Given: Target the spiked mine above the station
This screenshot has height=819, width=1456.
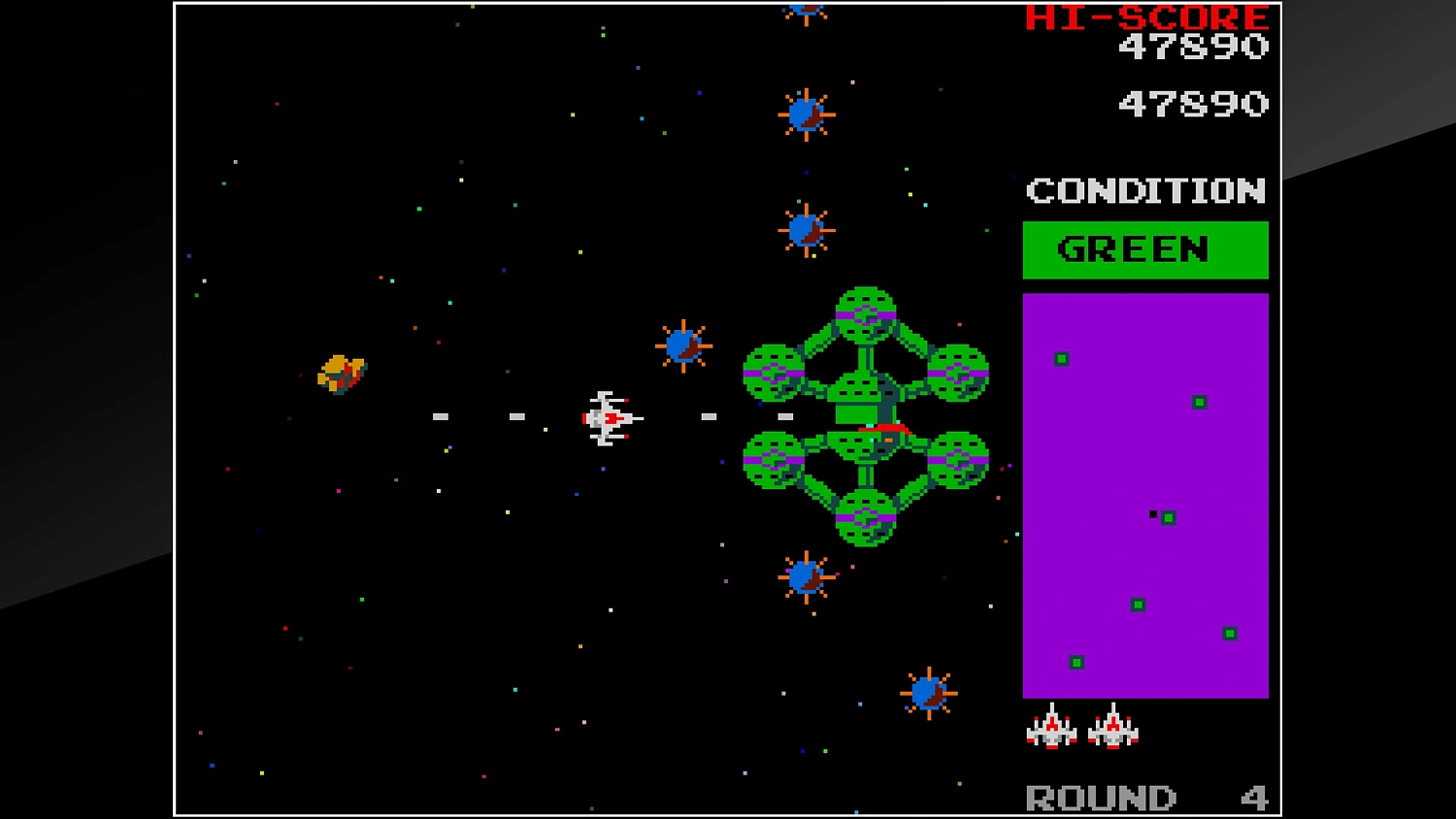Looking at the screenshot, I should point(806,228).
